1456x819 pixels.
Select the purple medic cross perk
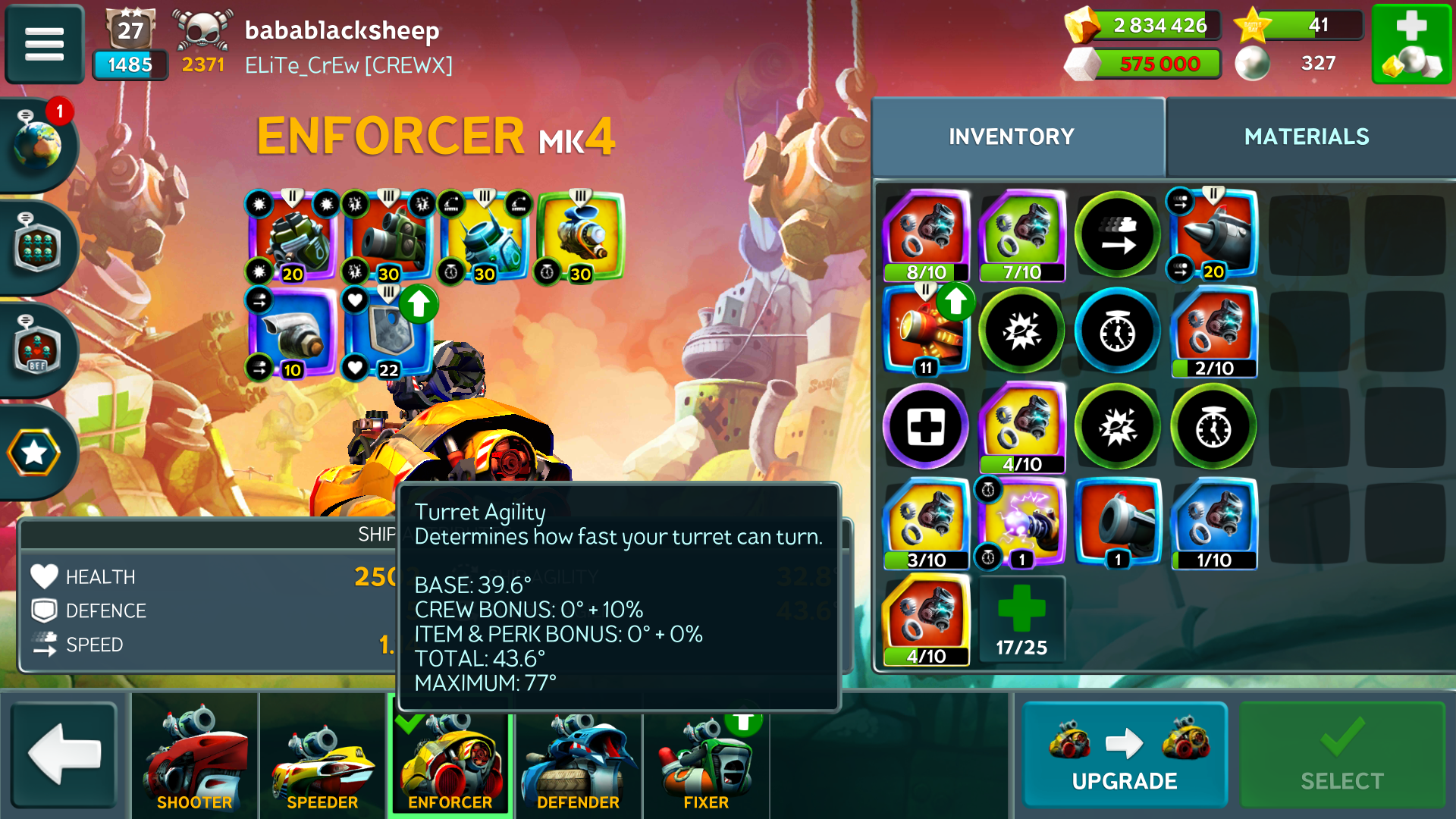click(925, 426)
